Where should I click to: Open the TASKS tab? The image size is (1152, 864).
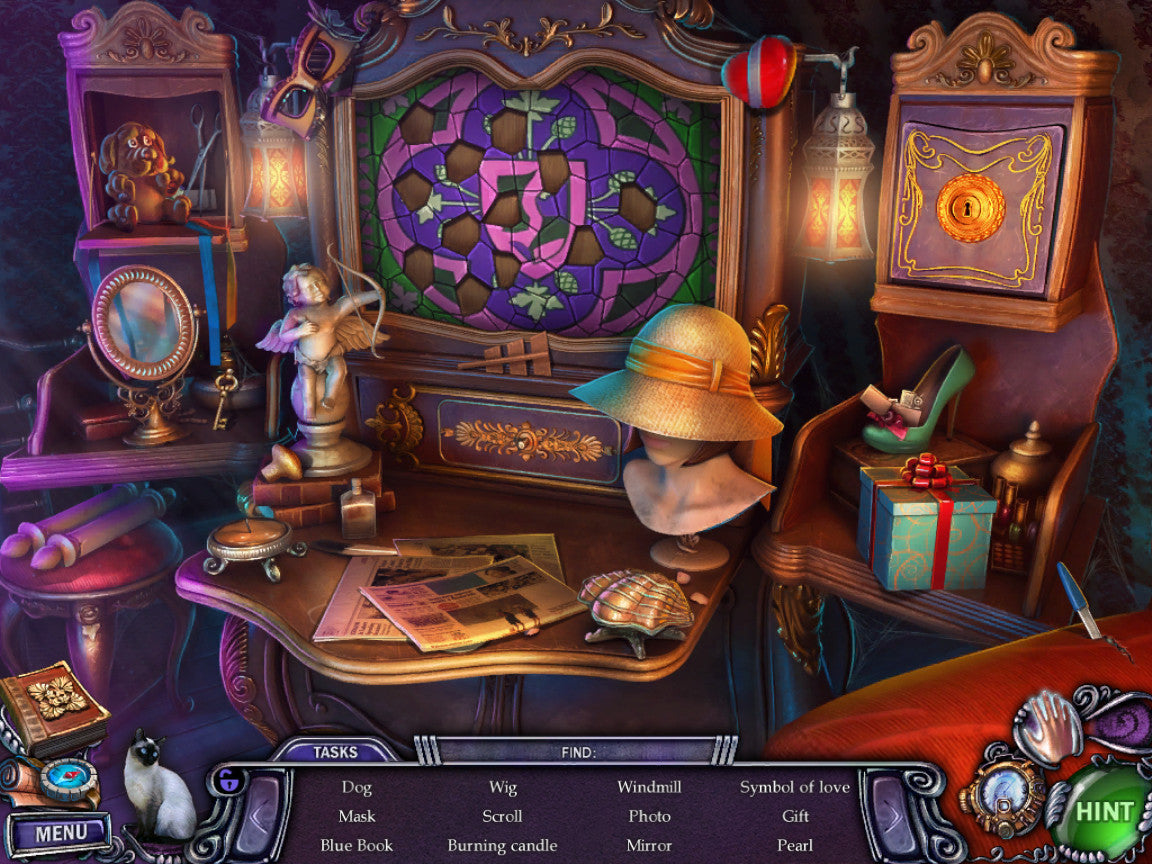[x=335, y=752]
